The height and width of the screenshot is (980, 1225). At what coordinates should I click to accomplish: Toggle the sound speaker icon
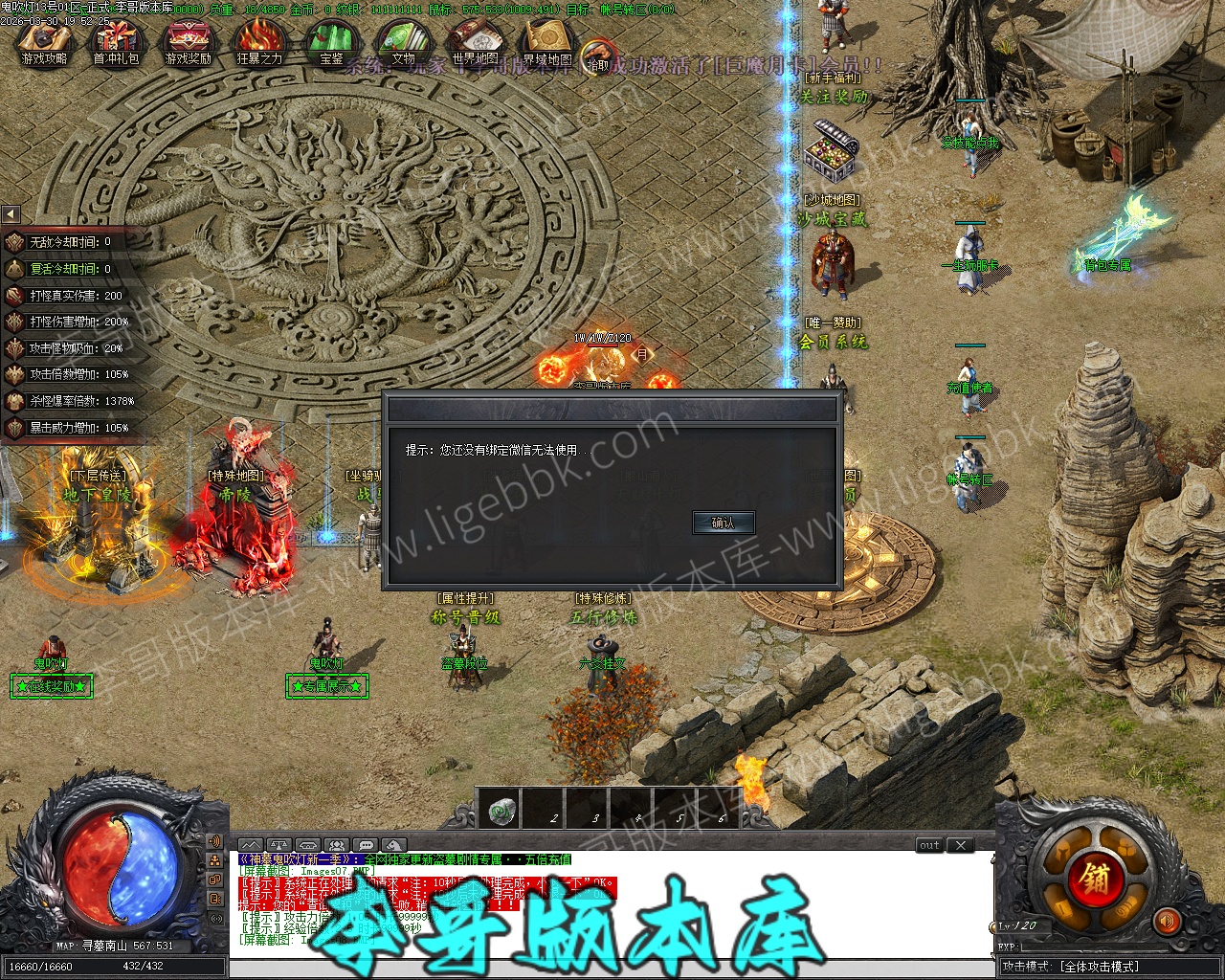[x=1166, y=922]
